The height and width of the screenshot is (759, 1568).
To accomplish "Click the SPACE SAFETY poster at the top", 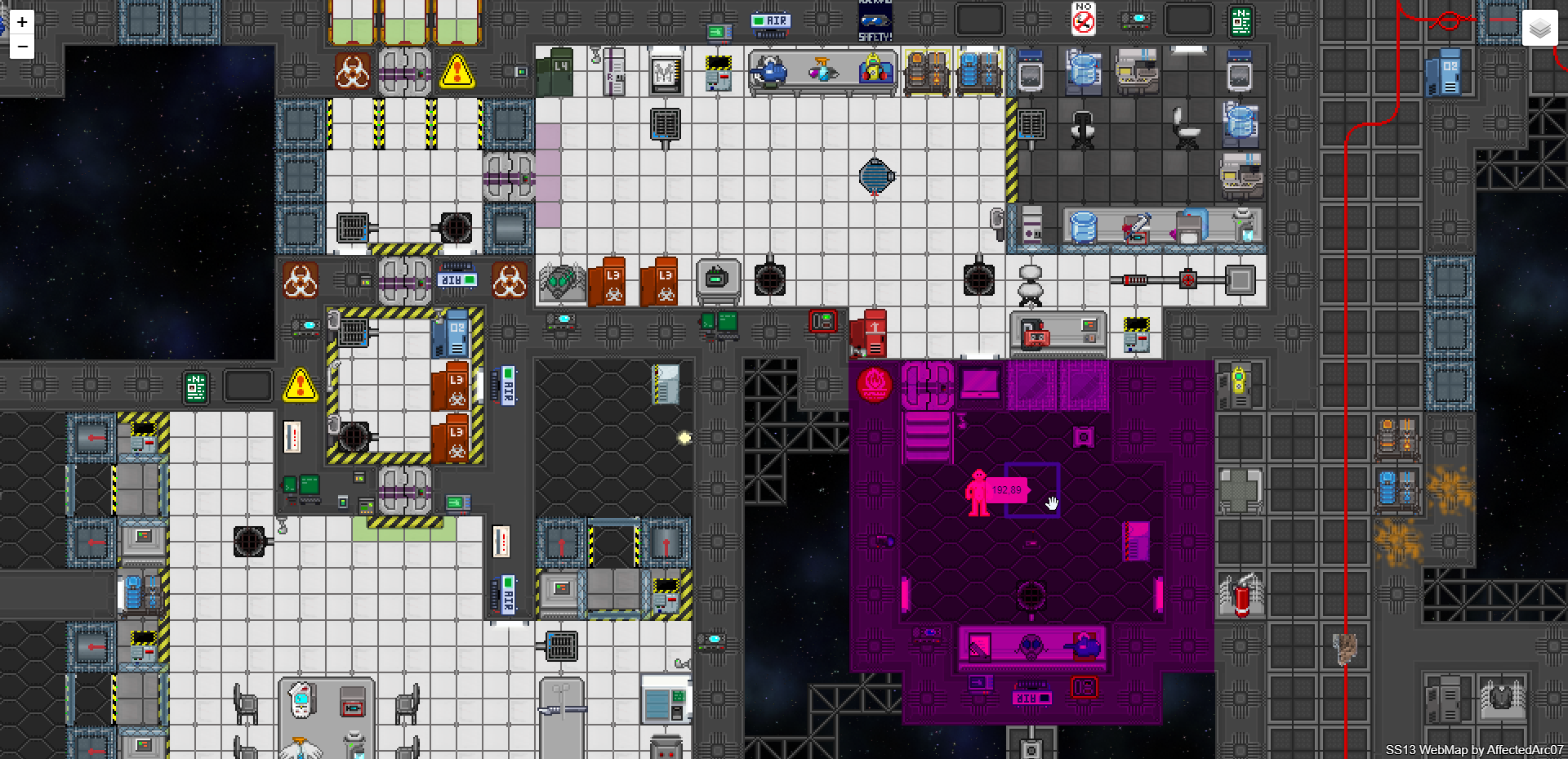I will pyautogui.click(x=874, y=20).
